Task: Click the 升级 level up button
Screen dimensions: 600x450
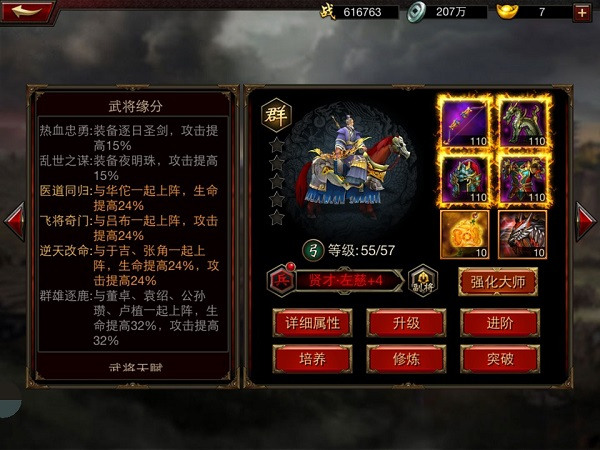Action: tap(406, 322)
